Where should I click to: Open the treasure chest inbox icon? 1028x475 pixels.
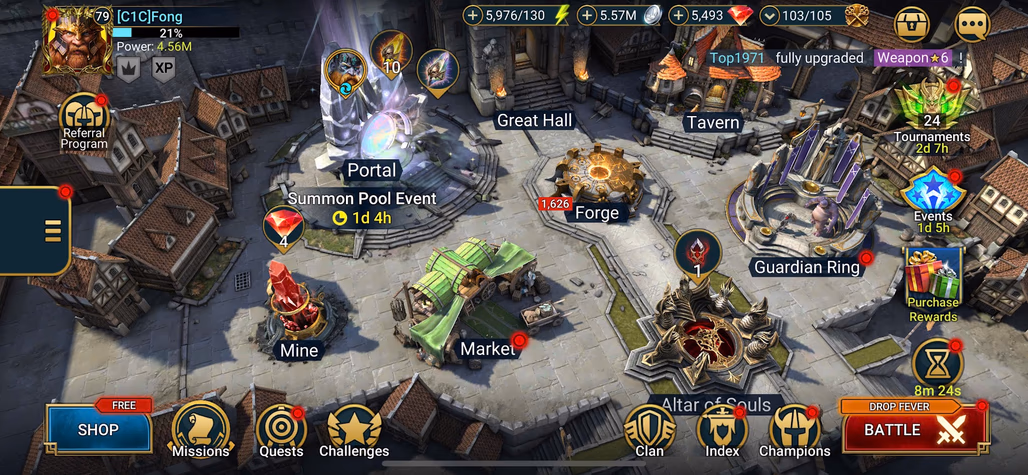coord(911,23)
